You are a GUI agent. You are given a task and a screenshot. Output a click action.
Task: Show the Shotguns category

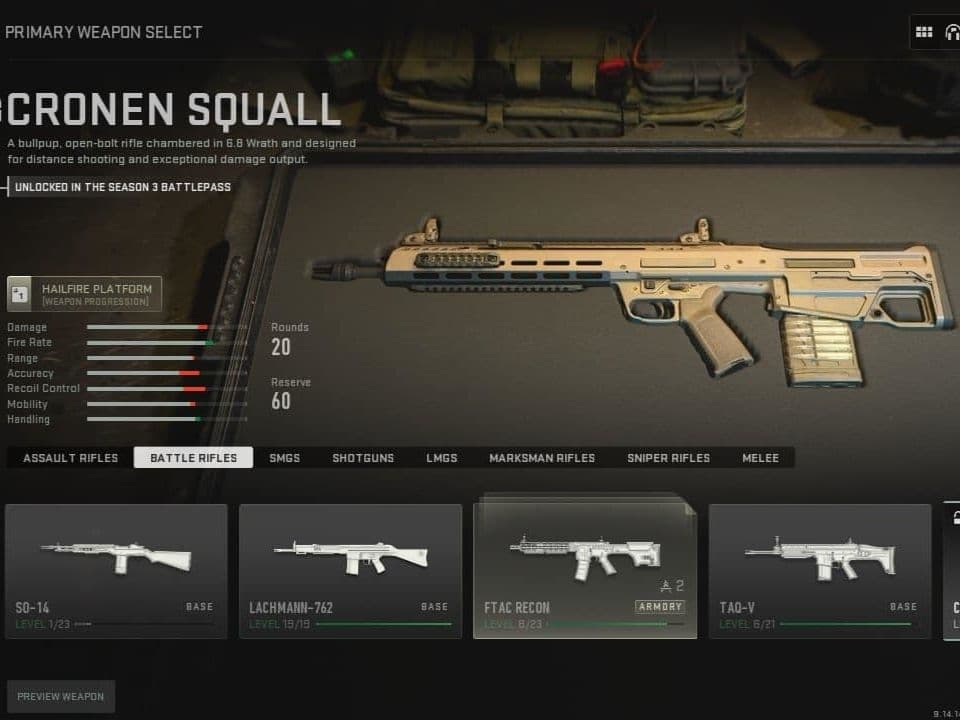(363, 458)
